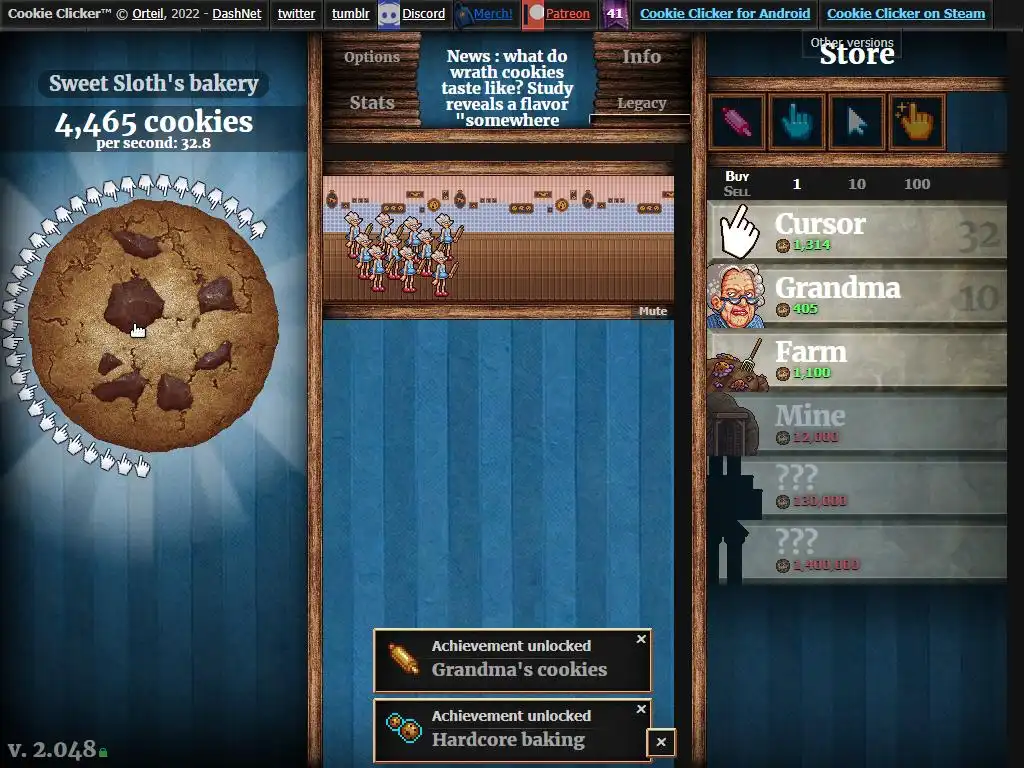
Task: Open the Stats panel
Action: [x=372, y=103]
